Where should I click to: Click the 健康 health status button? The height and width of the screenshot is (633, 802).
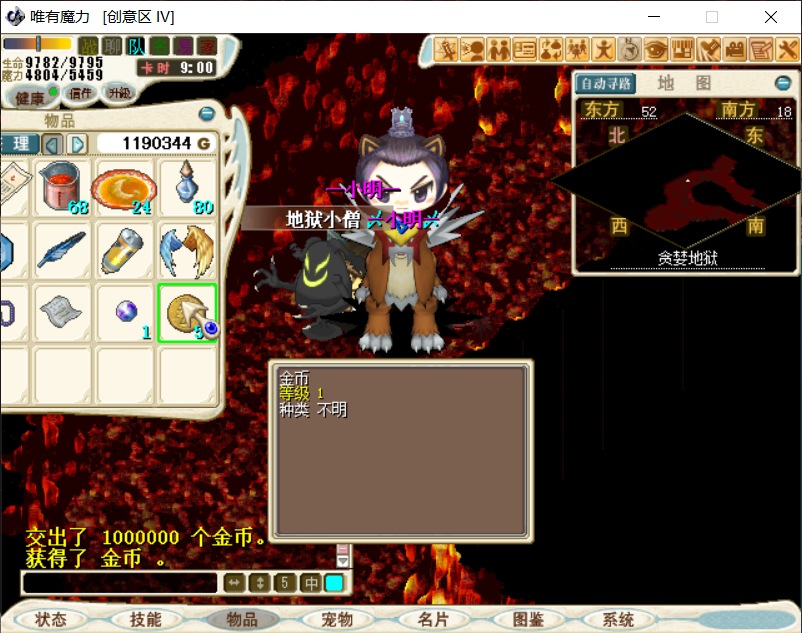point(29,97)
